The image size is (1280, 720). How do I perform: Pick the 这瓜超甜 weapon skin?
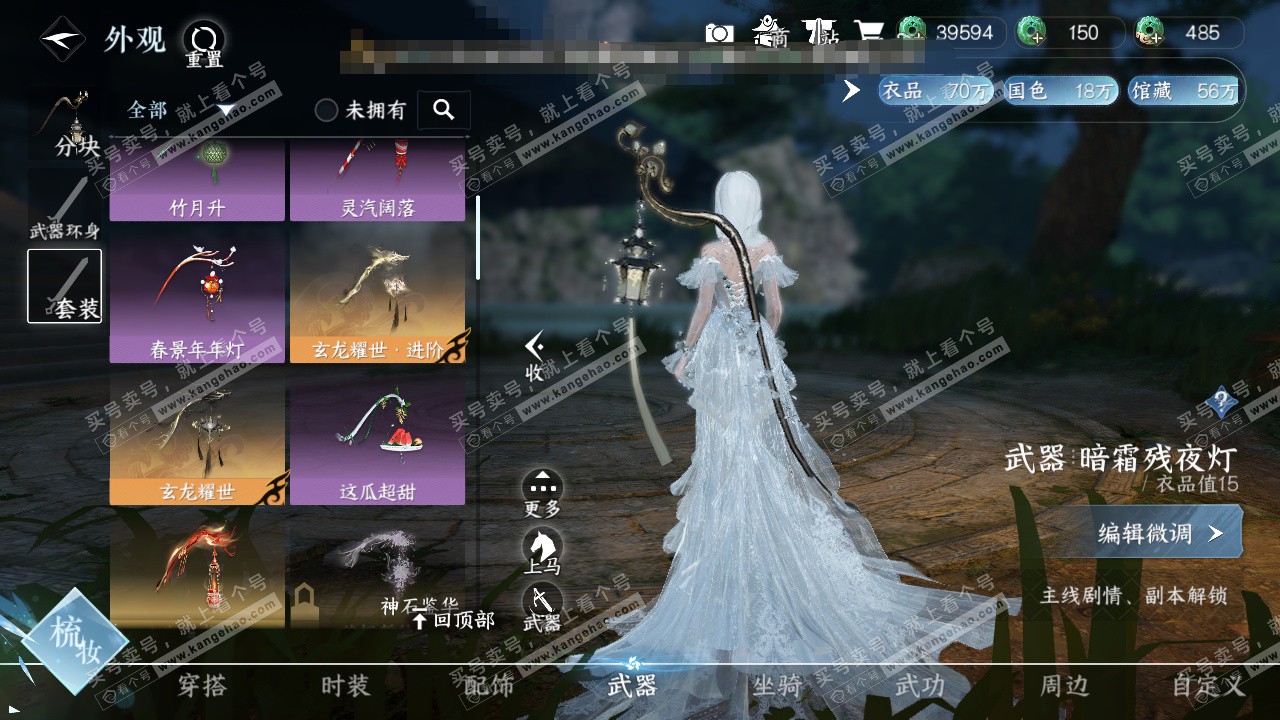click(x=378, y=440)
